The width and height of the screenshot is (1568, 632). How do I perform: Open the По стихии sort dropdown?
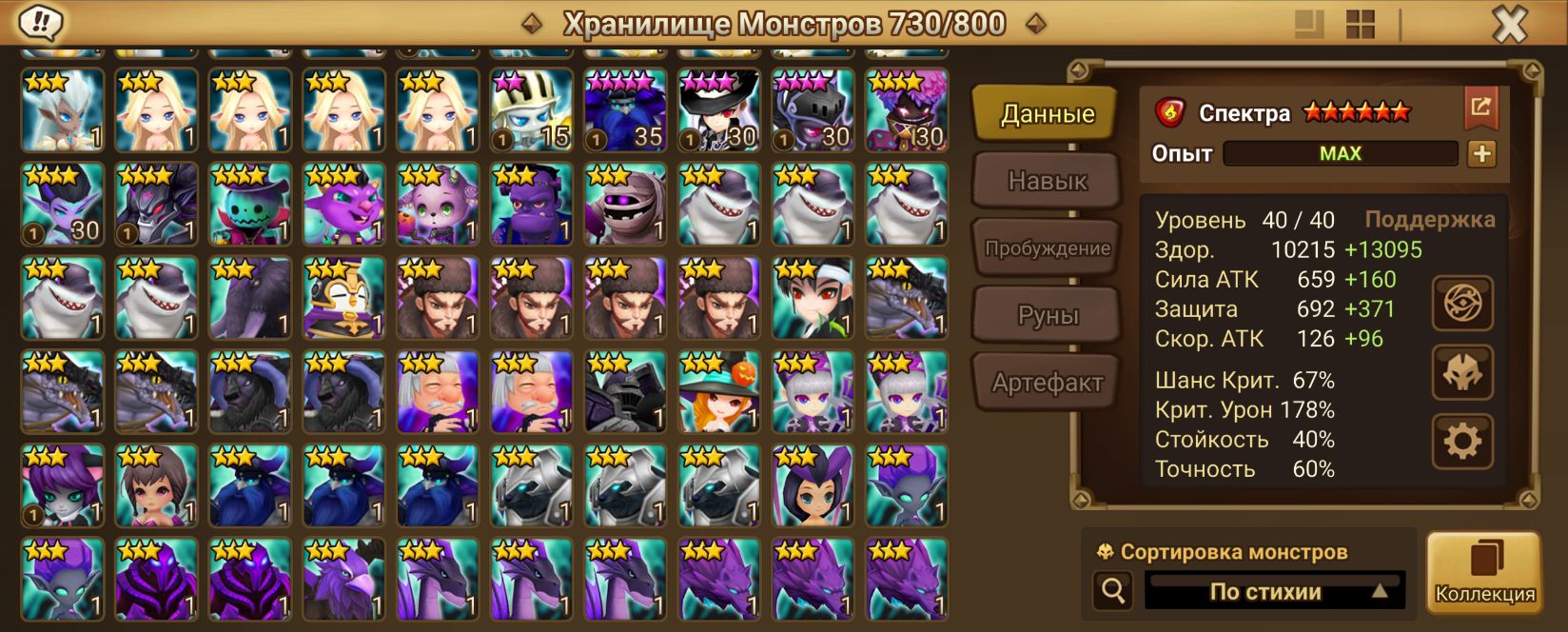pos(1273,591)
